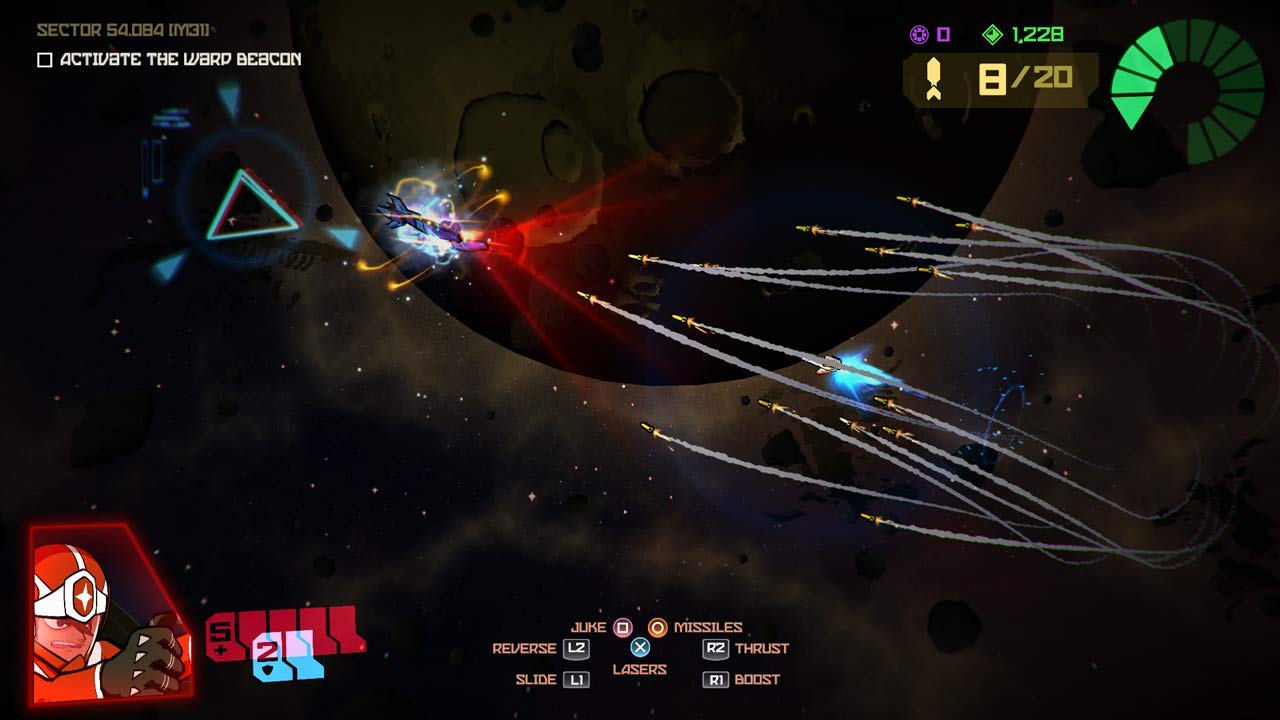Click the circle Missiles button icon
This screenshot has width=1280, height=720.
[657, 628]
